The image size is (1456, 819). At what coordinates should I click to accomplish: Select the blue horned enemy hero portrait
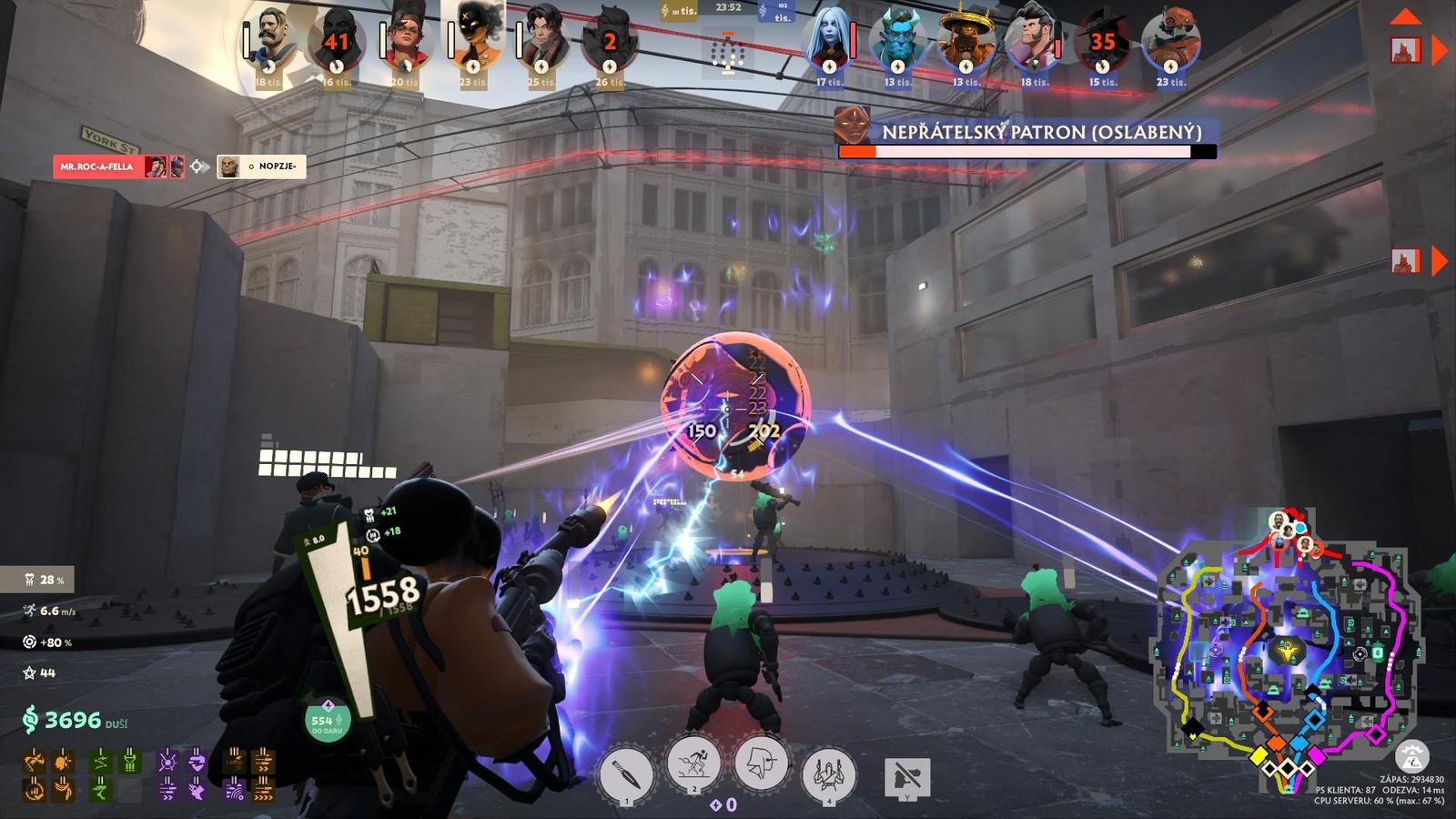(897, 41)
